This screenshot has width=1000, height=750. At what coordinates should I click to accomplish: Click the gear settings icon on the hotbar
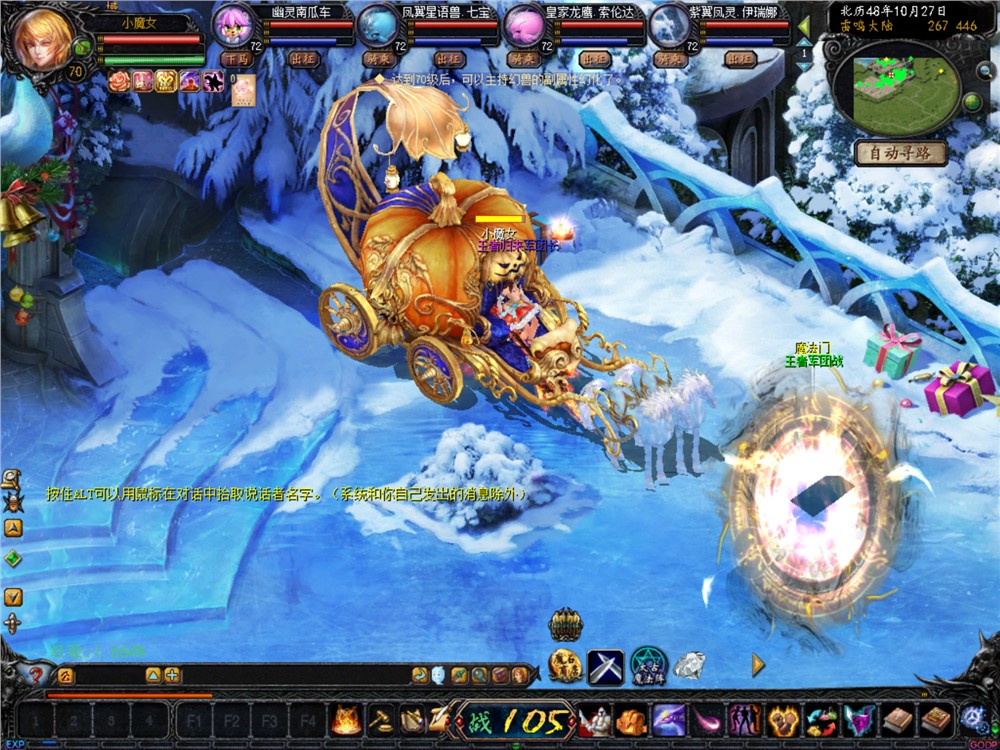point(972,718)
